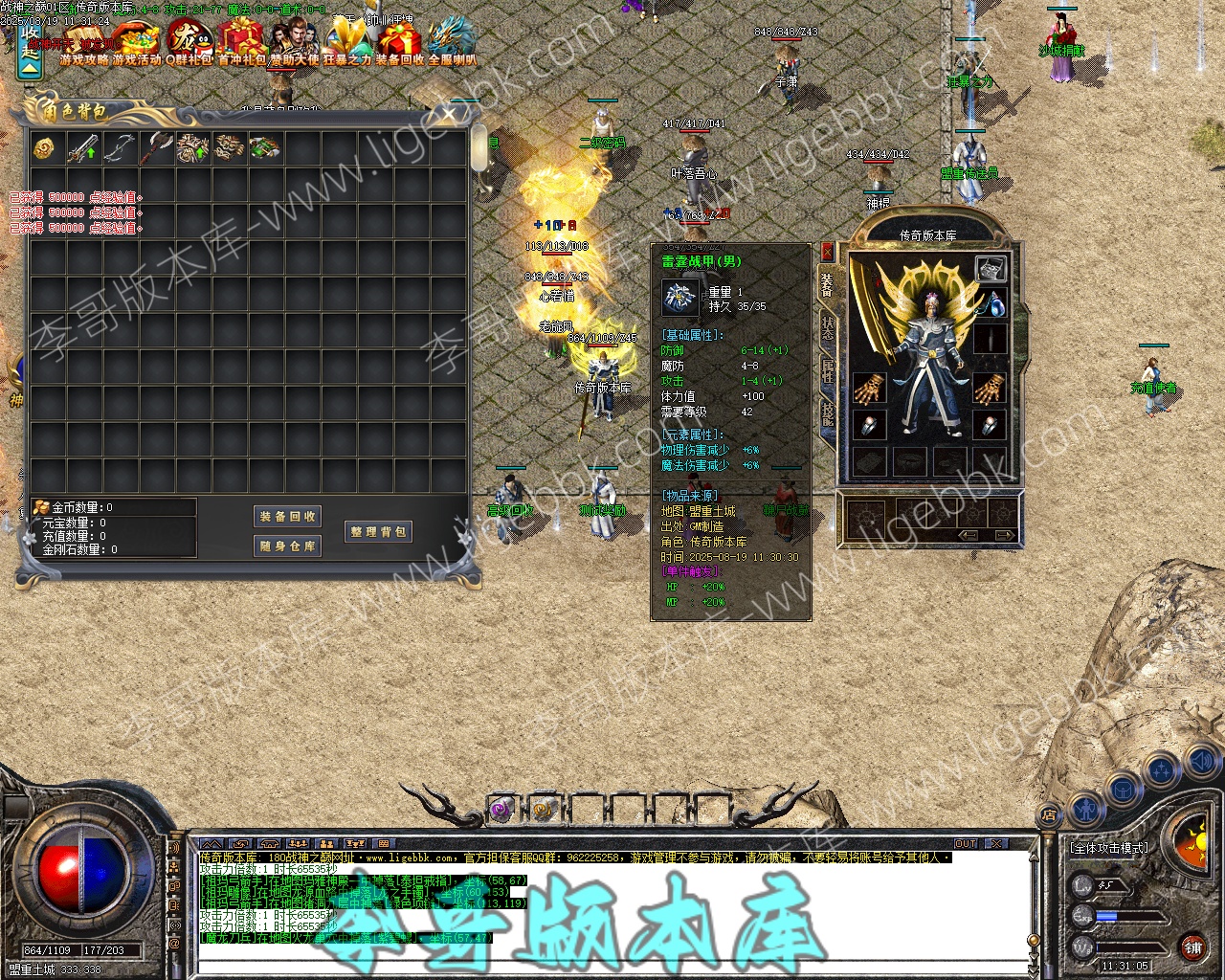Open the 游戏攻略 game guide
Image resolution: width=1225 pixels, height=980 pixels.
tap(84, 43)
